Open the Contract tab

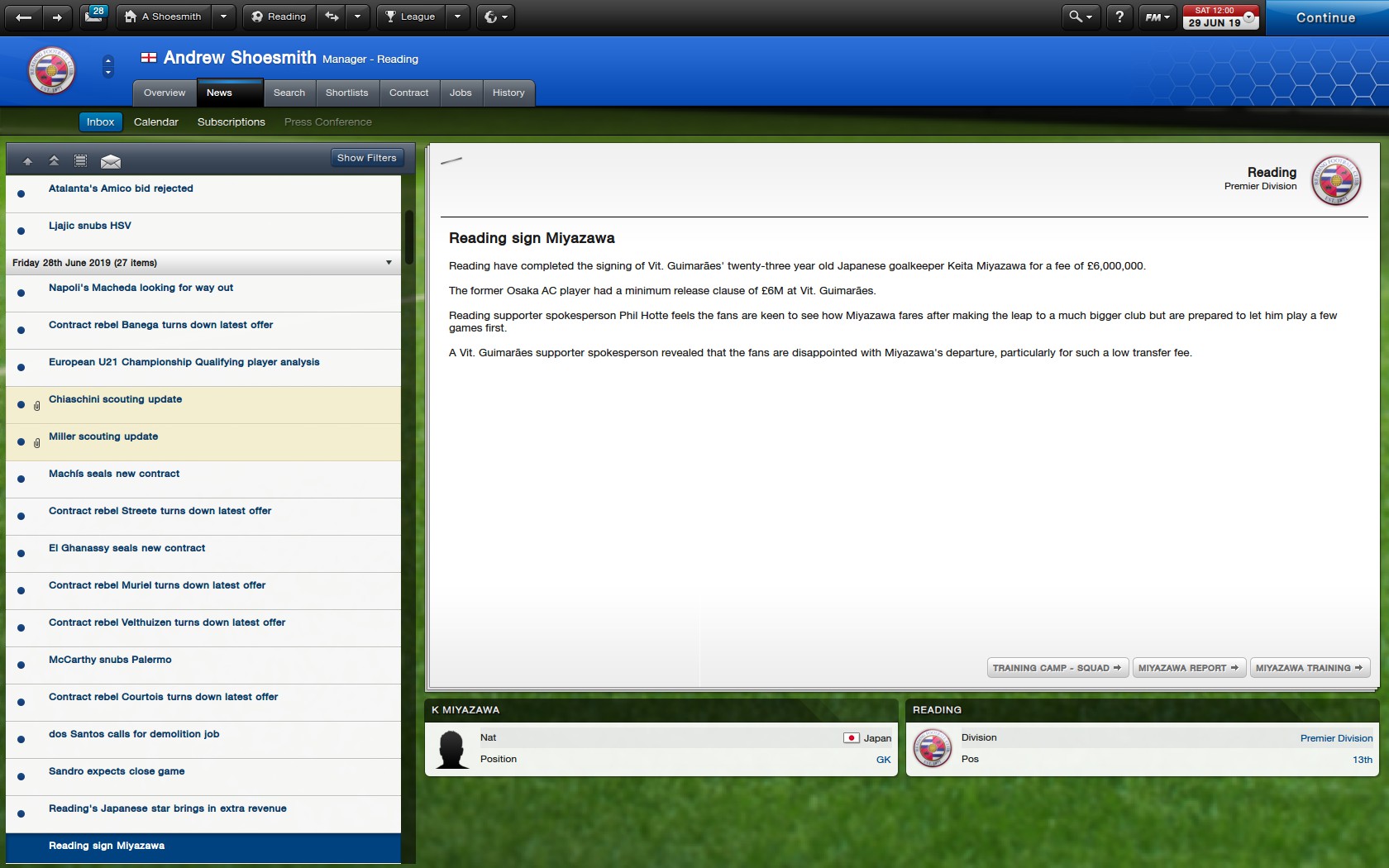tap(408, 93)
